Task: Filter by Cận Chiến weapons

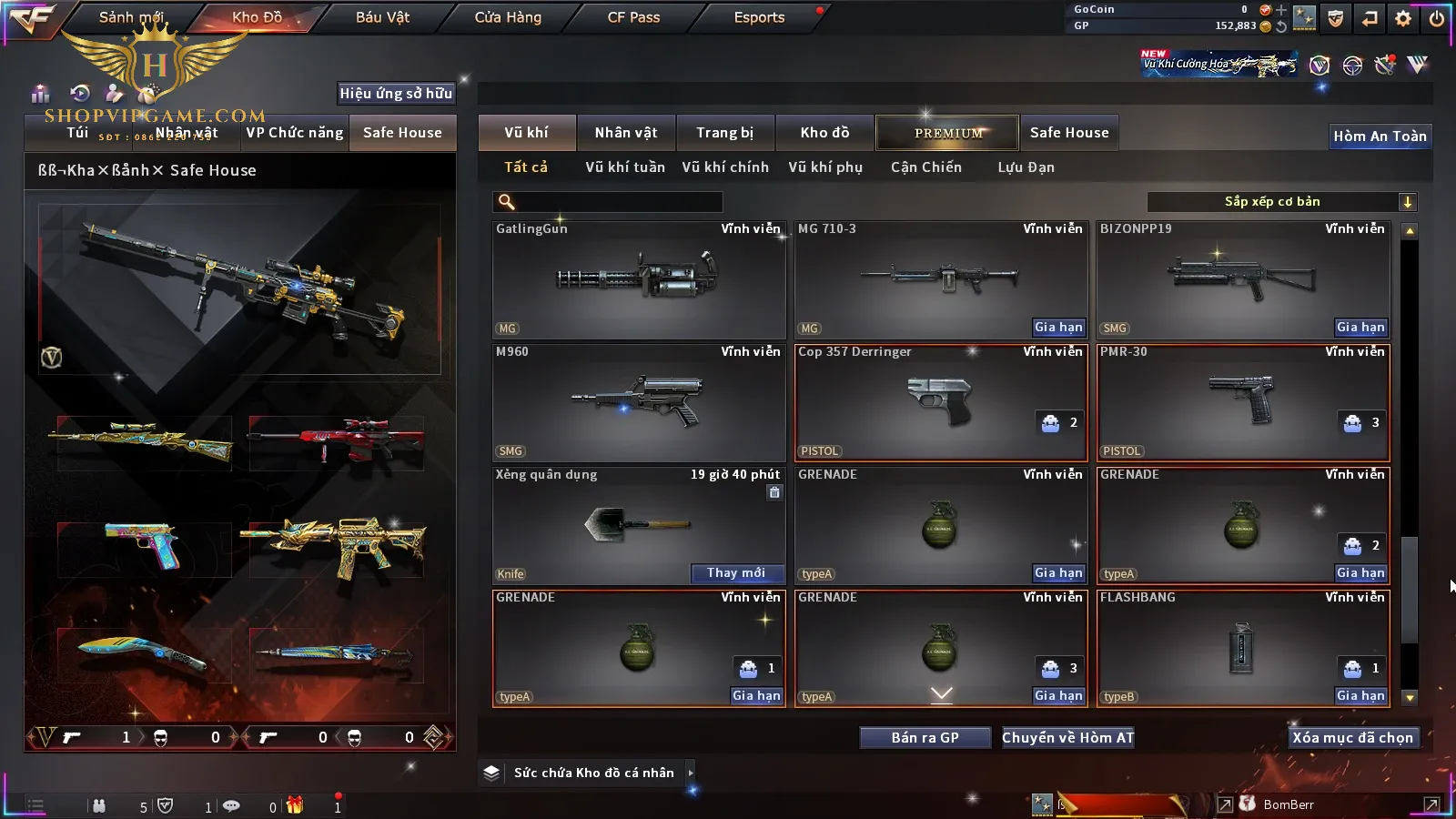Action: [925, 167]
